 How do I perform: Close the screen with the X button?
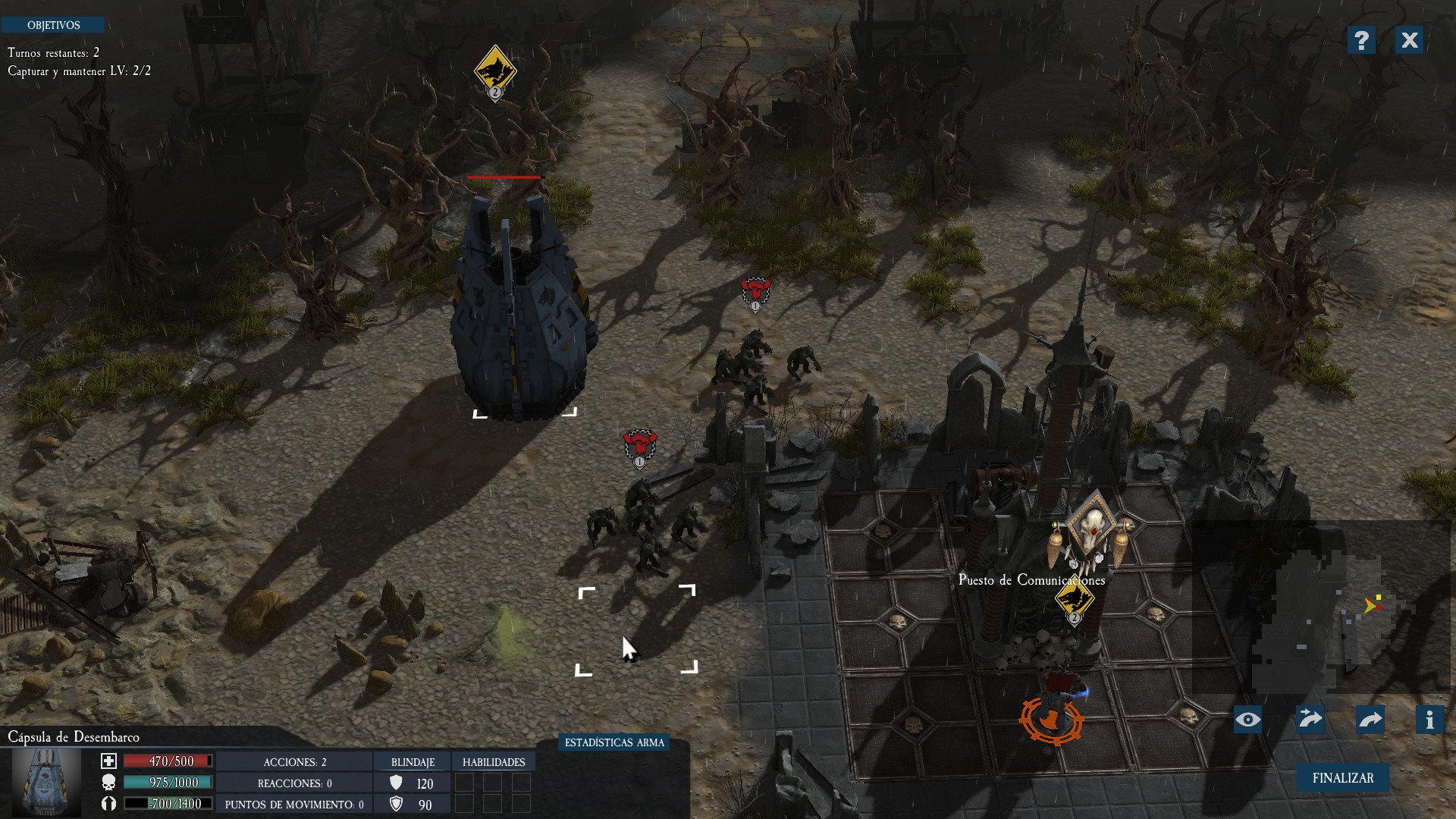[x=1409, y=41]
